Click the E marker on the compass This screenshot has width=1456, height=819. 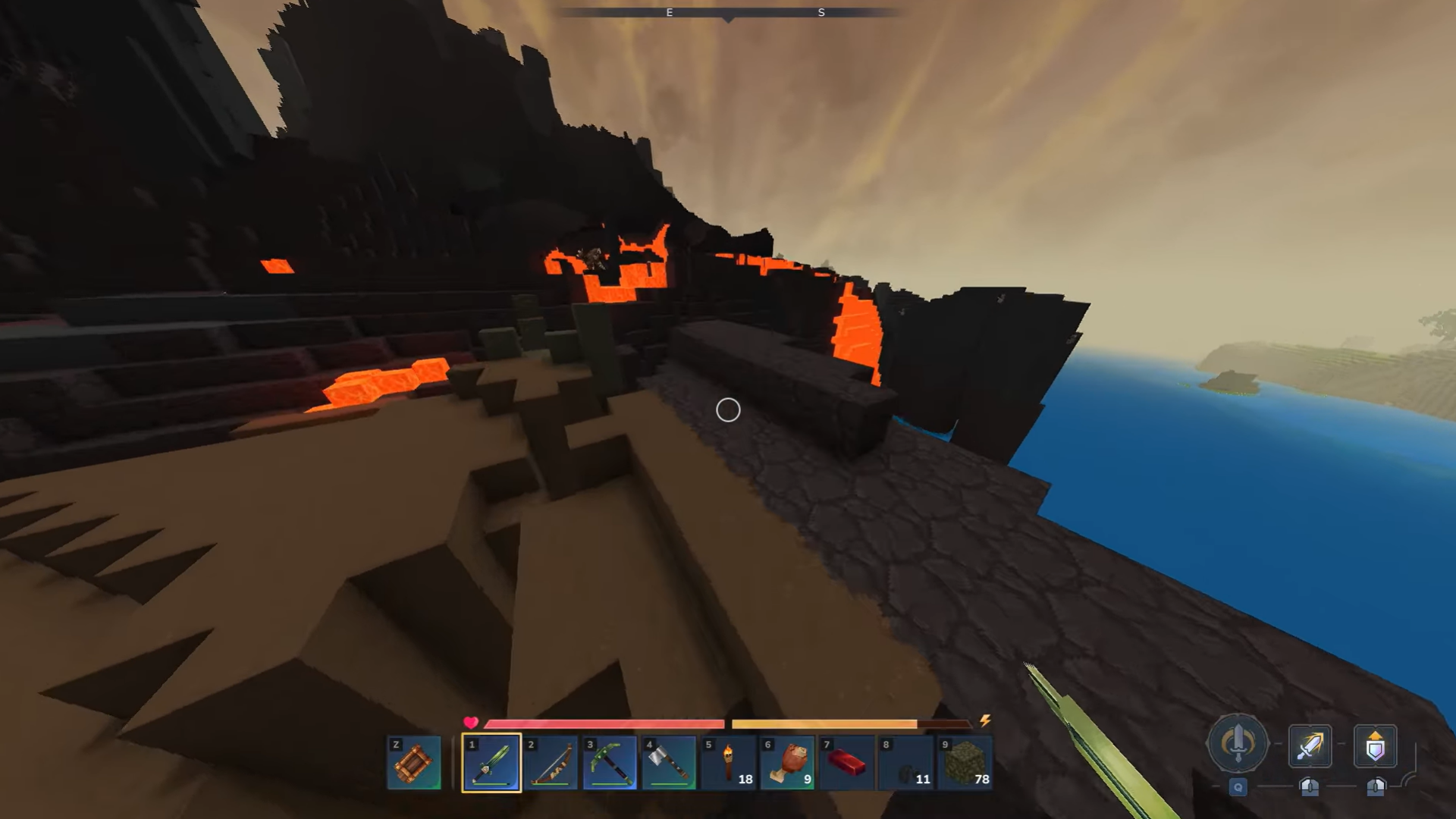(669, 12)
